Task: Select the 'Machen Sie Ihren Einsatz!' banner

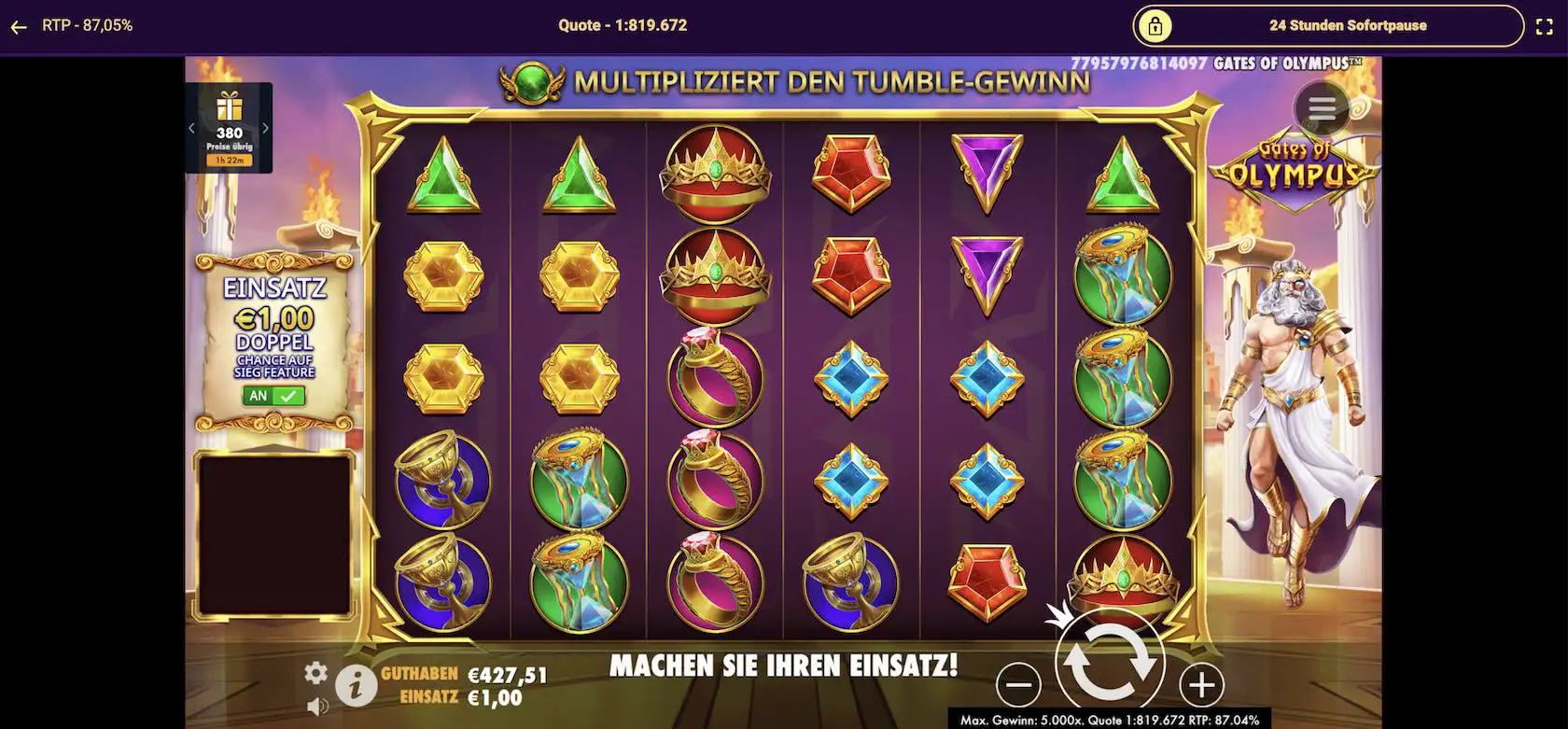Action: pyautogui.click(x=784, y=666)
